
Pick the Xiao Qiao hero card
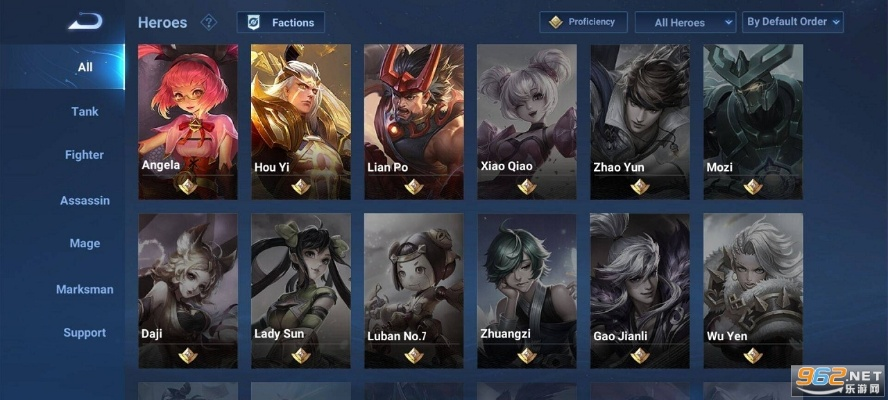[x=527, y=120]
